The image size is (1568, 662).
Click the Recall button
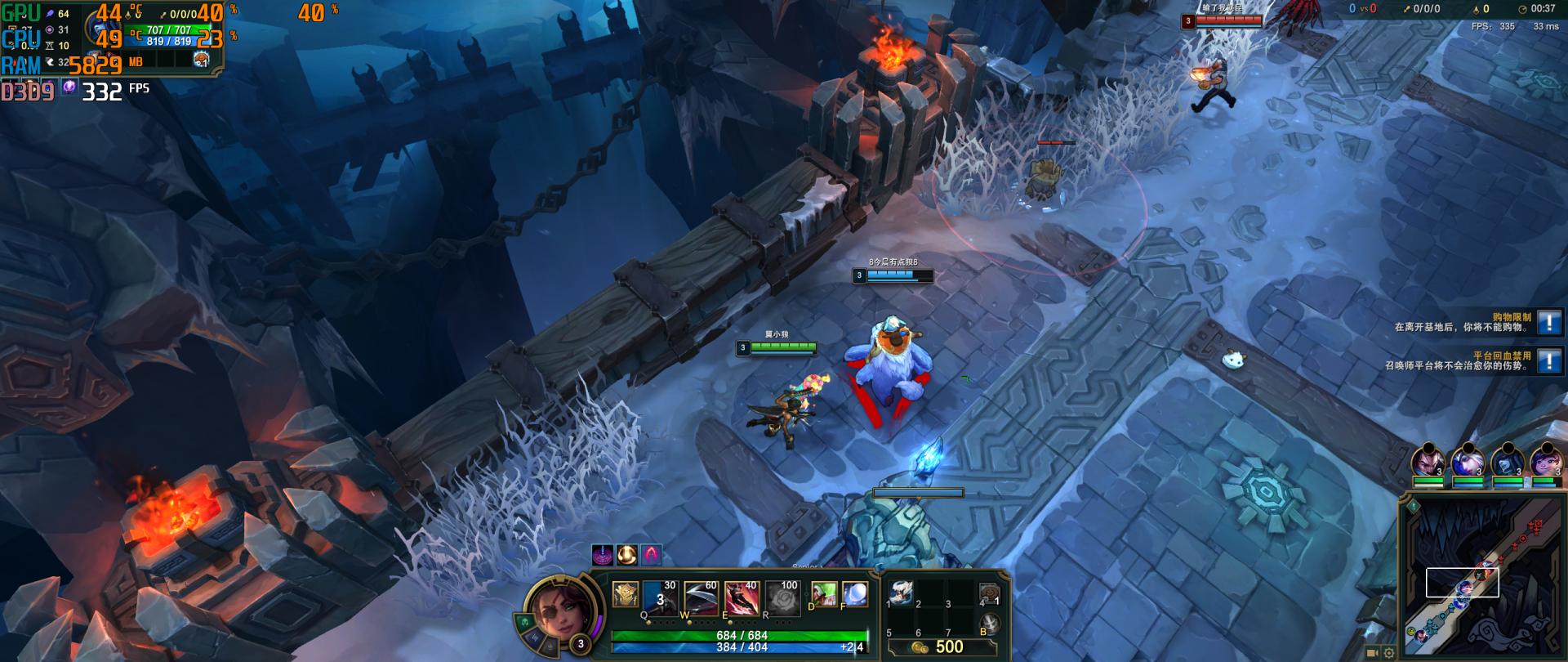click(x=989, y=624)
